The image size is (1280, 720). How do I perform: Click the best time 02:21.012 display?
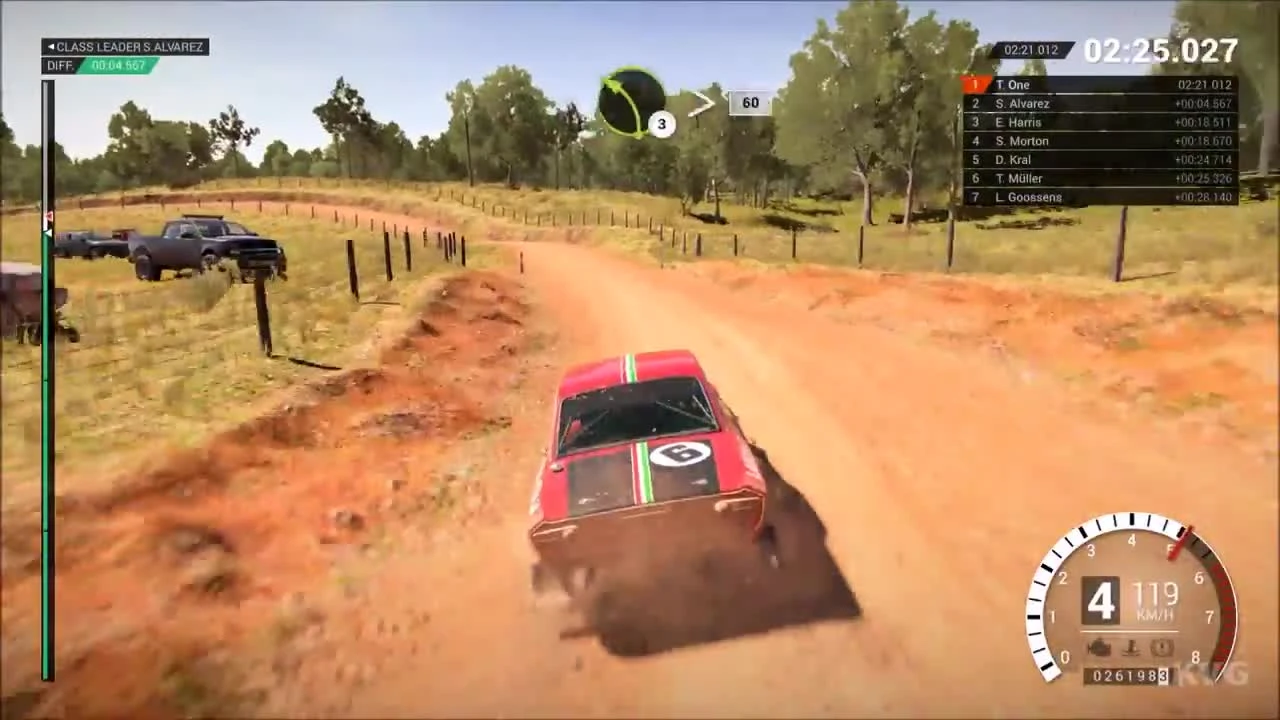tap(1030, 49)
